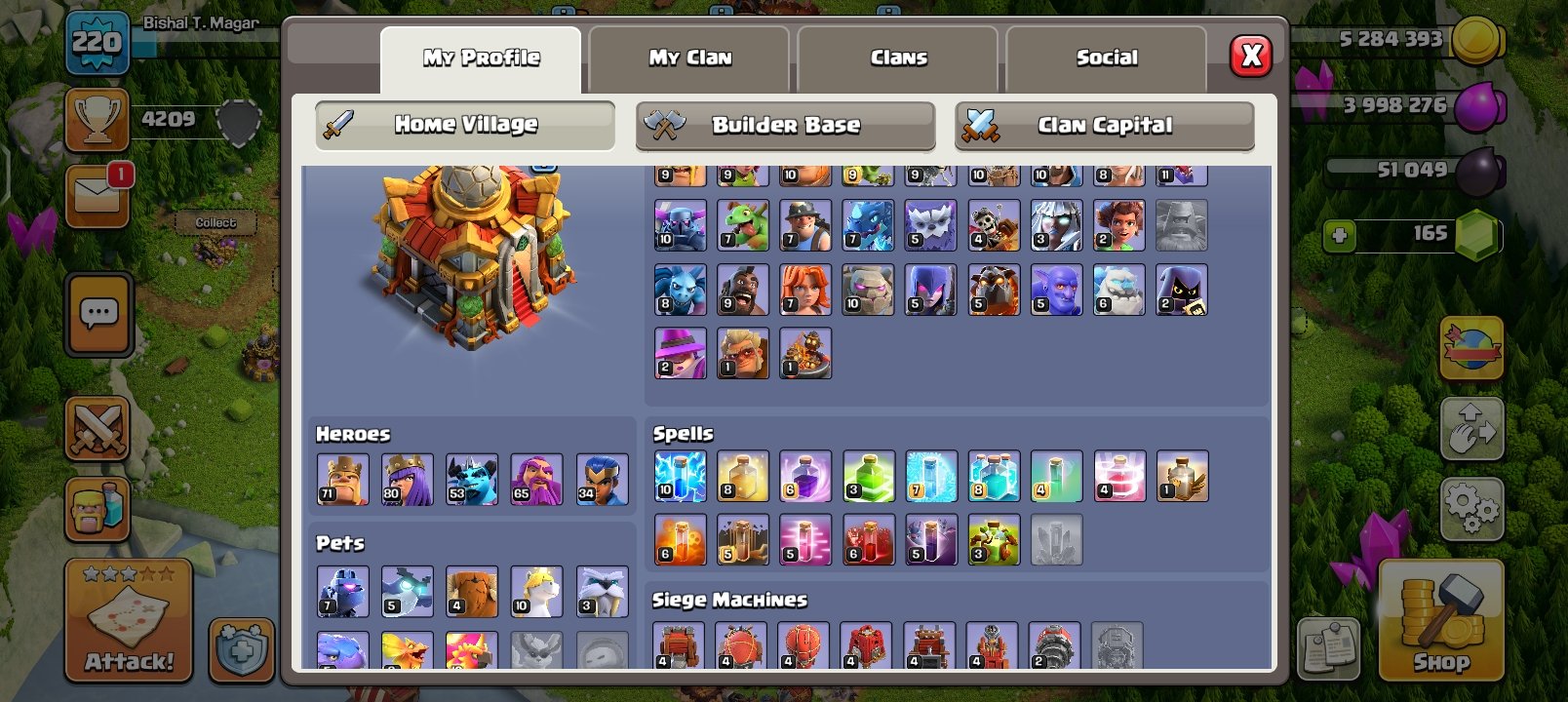
Task: Select the Hog Rider troop icon
Action: pyautogui.click(x=745, y=290)
